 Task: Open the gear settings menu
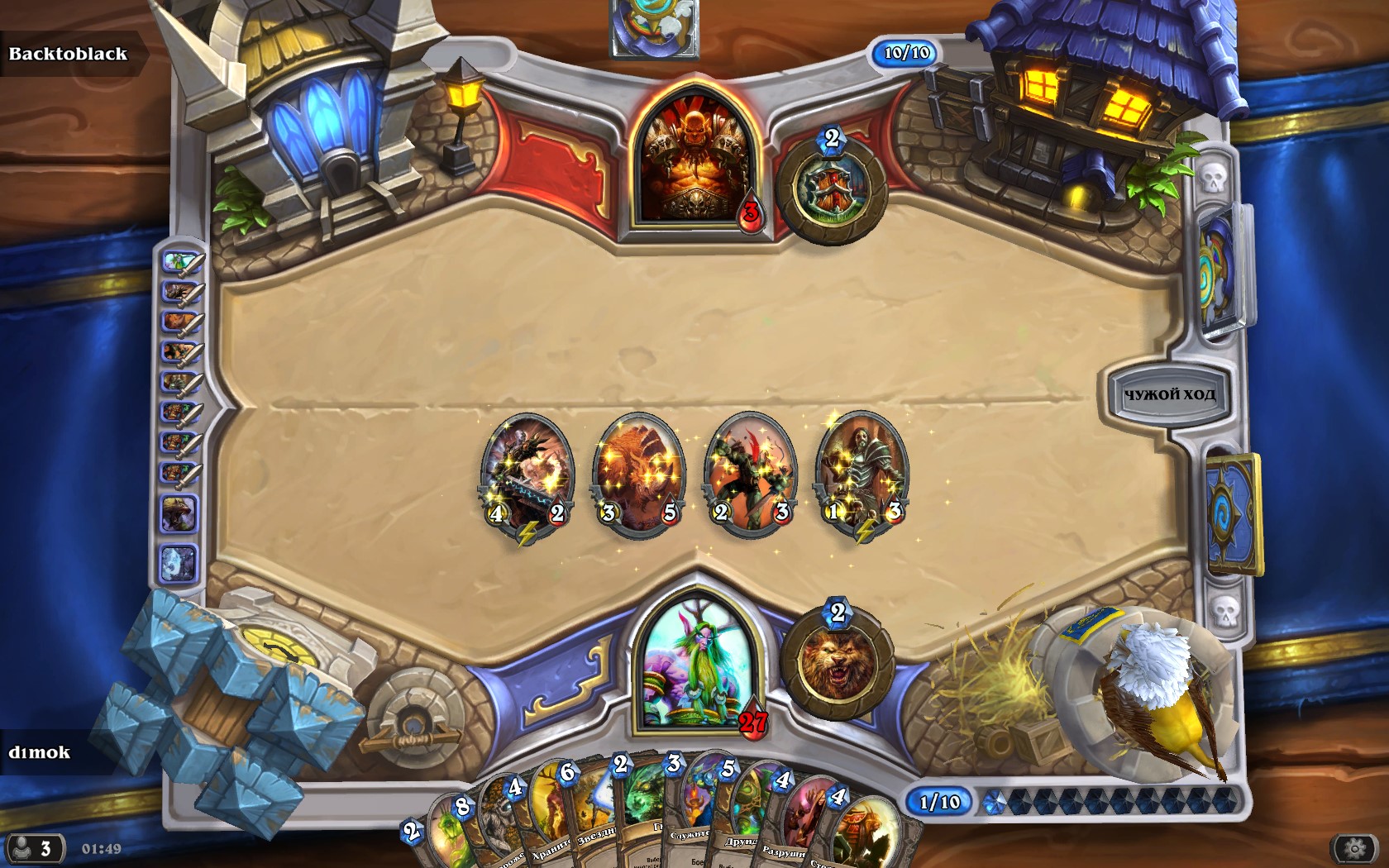pos(1354,848)
